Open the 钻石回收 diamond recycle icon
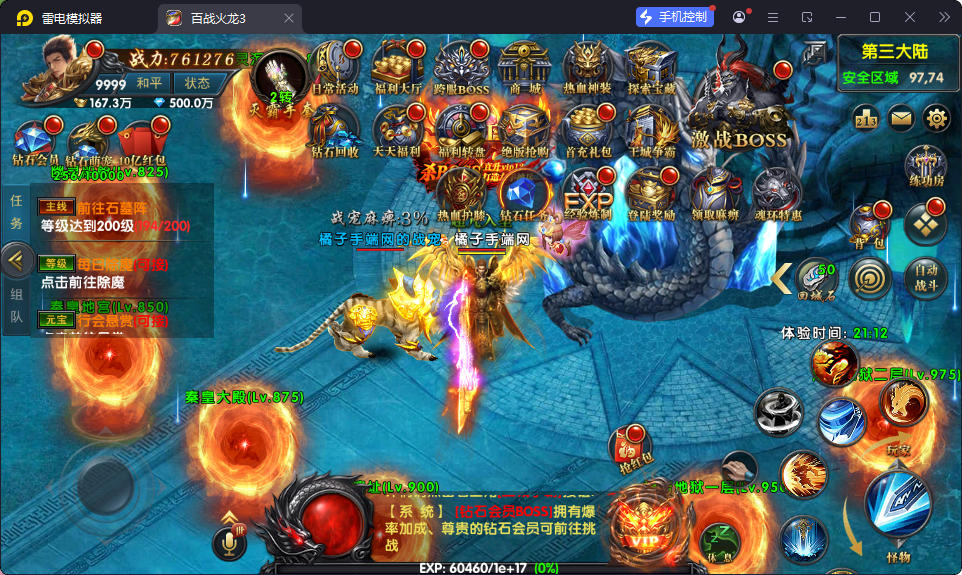Viewport: 962px width, 575px height. coord(335,130)
